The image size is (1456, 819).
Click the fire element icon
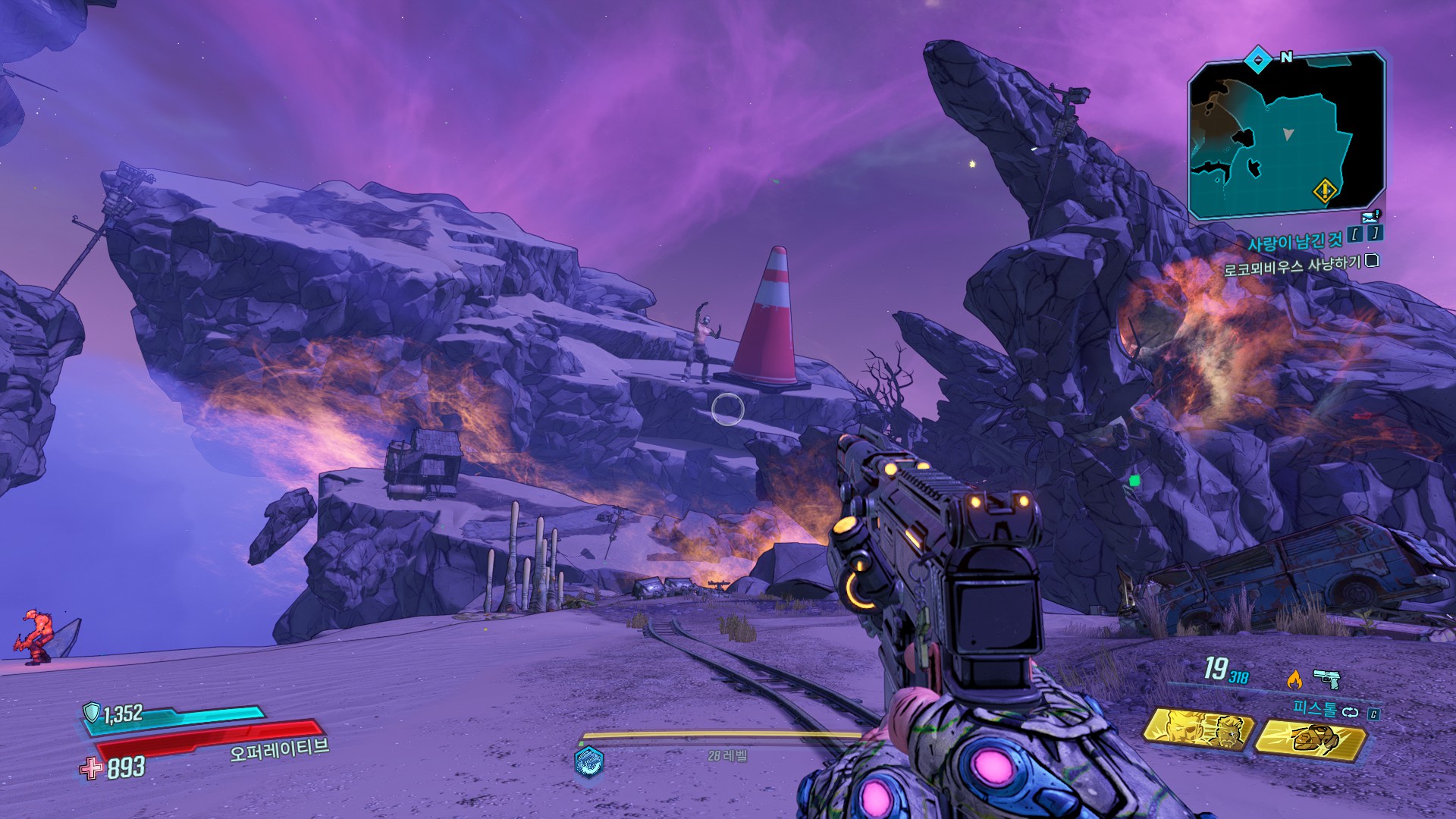pos(1294,679)
